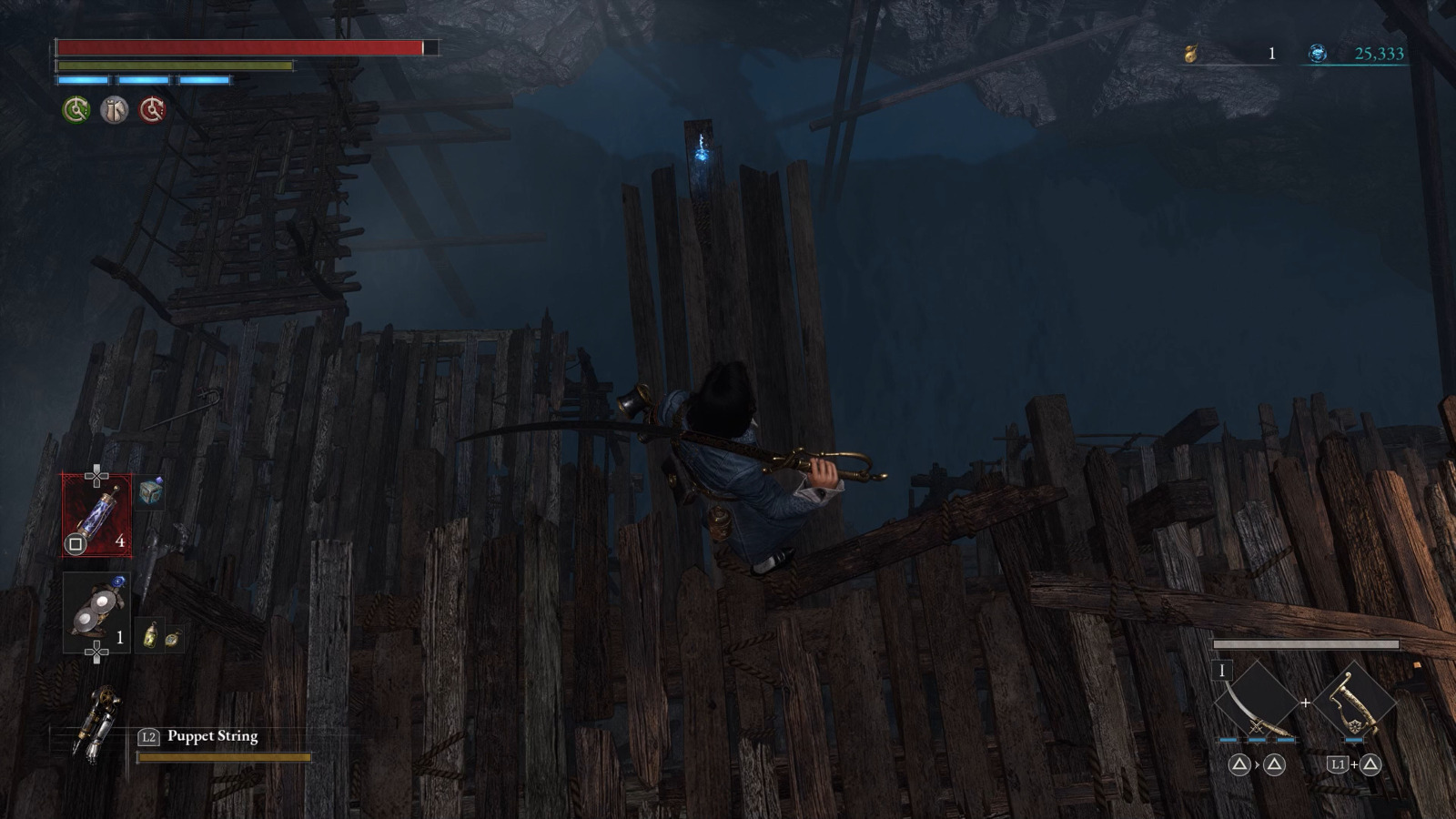Image resolution: width=1456 pixels, height=819 pixels.
Task: Click the curved sword blade icon
Action: [x=1256, y=702]
